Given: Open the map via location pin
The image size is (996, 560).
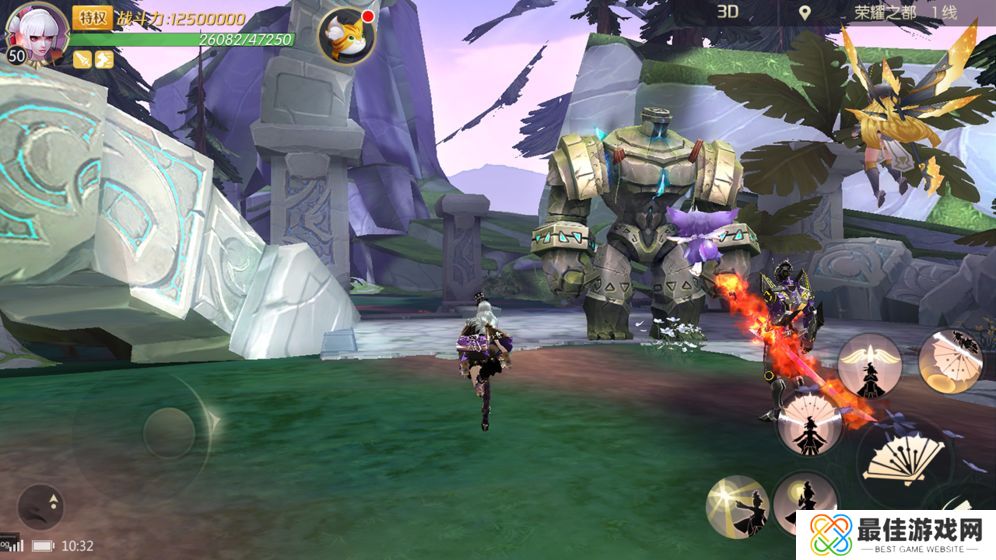Looking at the screenshot, I should 805,13.
